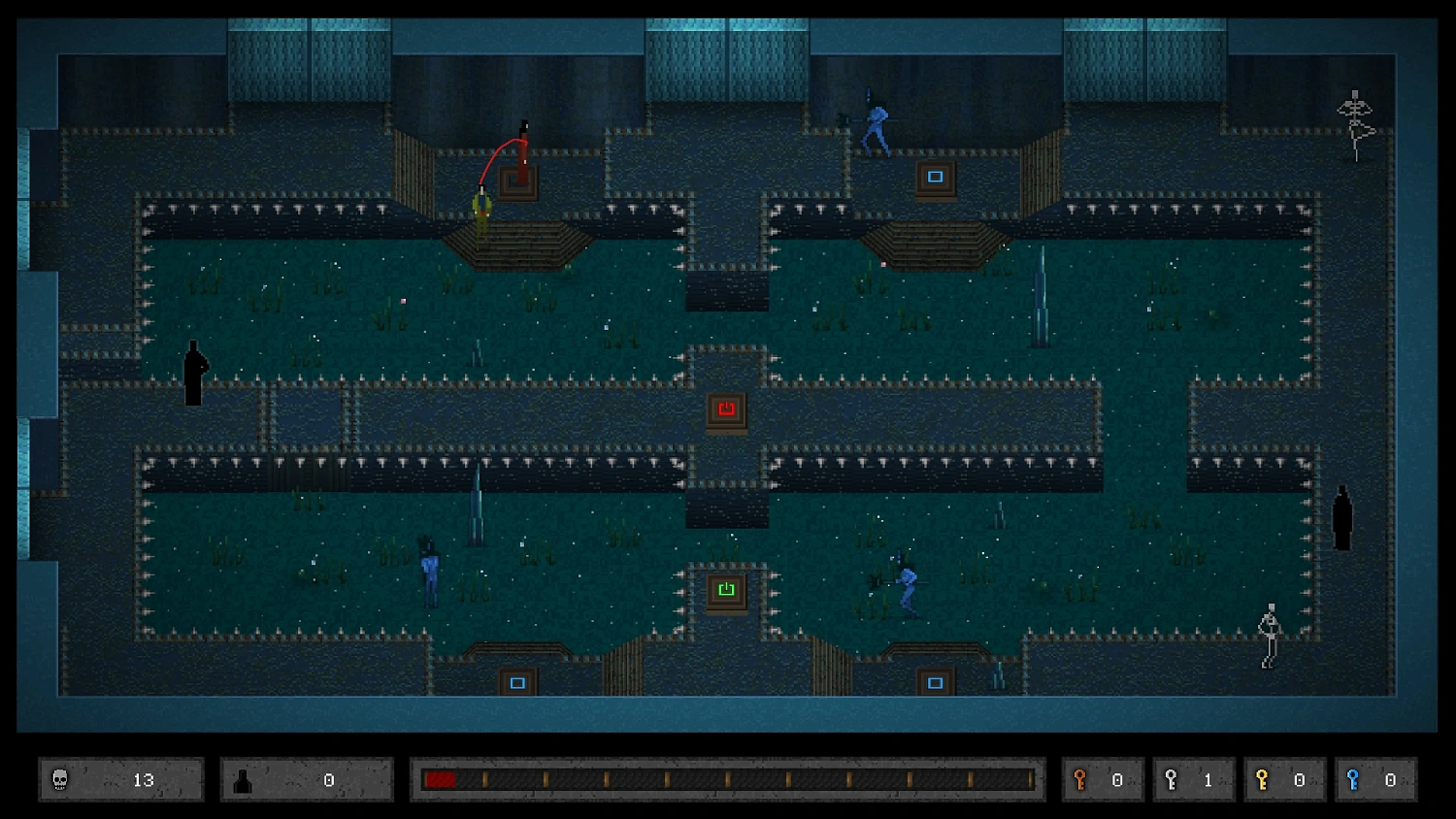Click the glowing red switch tile at center

pyautogui.click(x=726, y=409)
